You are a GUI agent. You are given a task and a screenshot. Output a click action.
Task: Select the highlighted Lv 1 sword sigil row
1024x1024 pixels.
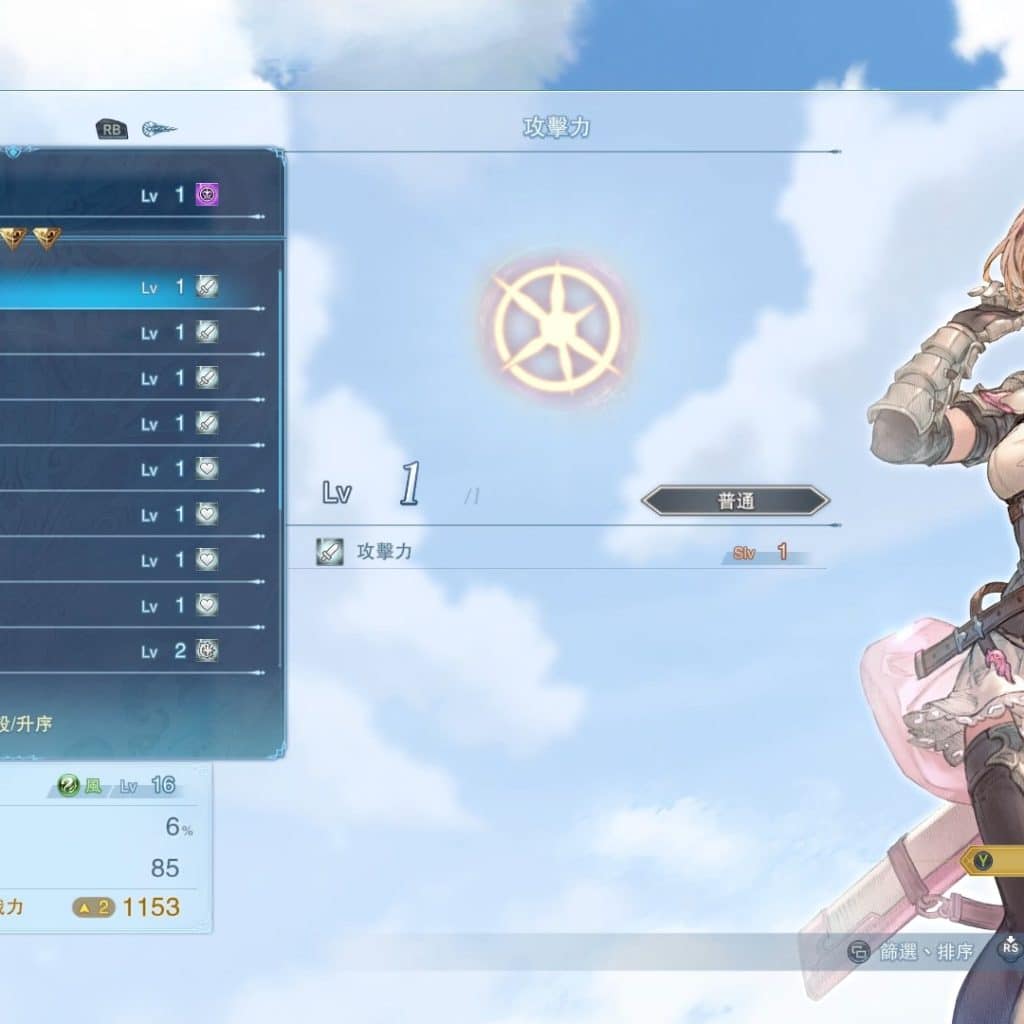pyautogui.click(x=140, y=288)
